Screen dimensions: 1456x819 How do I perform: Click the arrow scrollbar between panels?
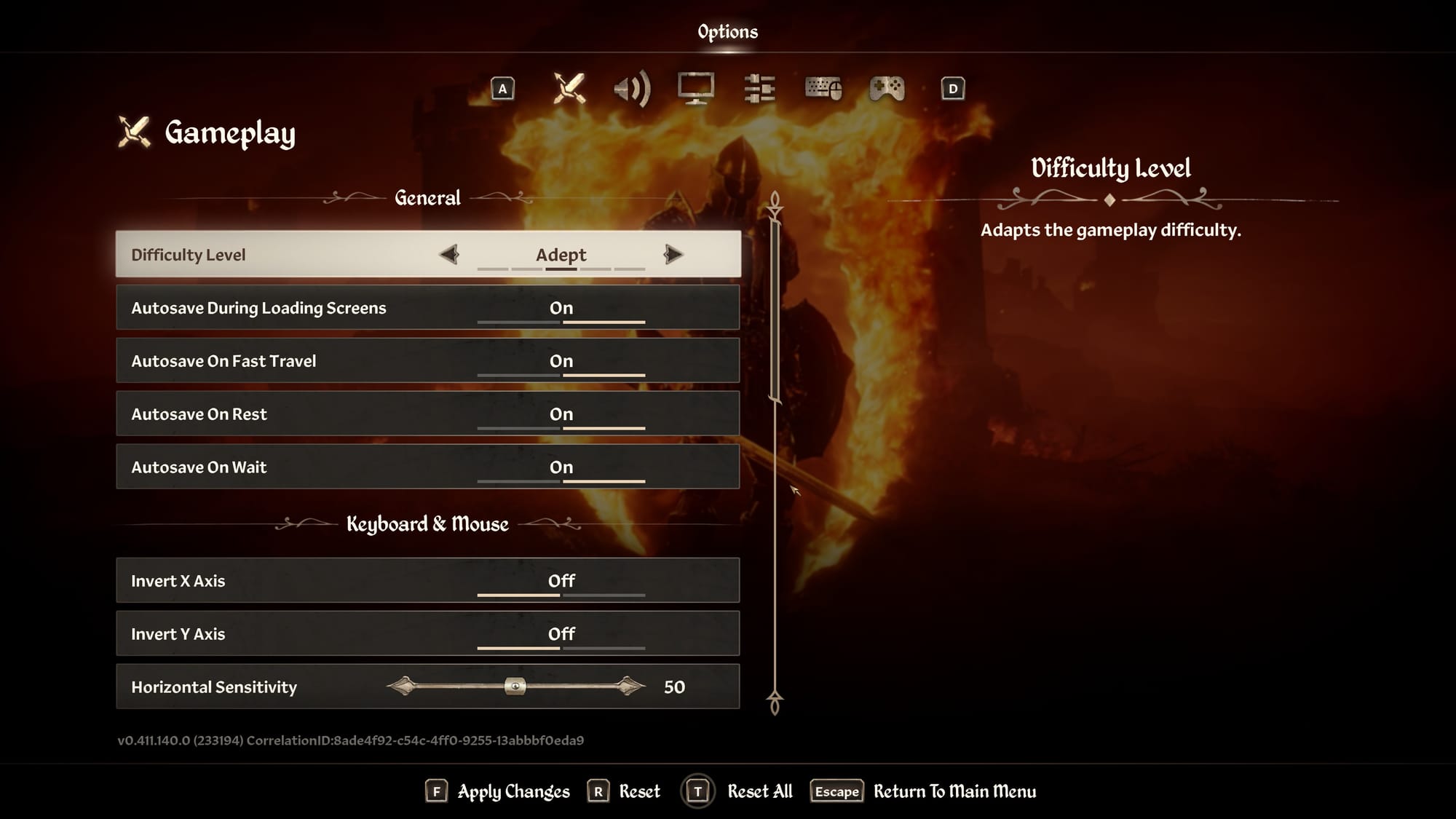pos(774,451)
